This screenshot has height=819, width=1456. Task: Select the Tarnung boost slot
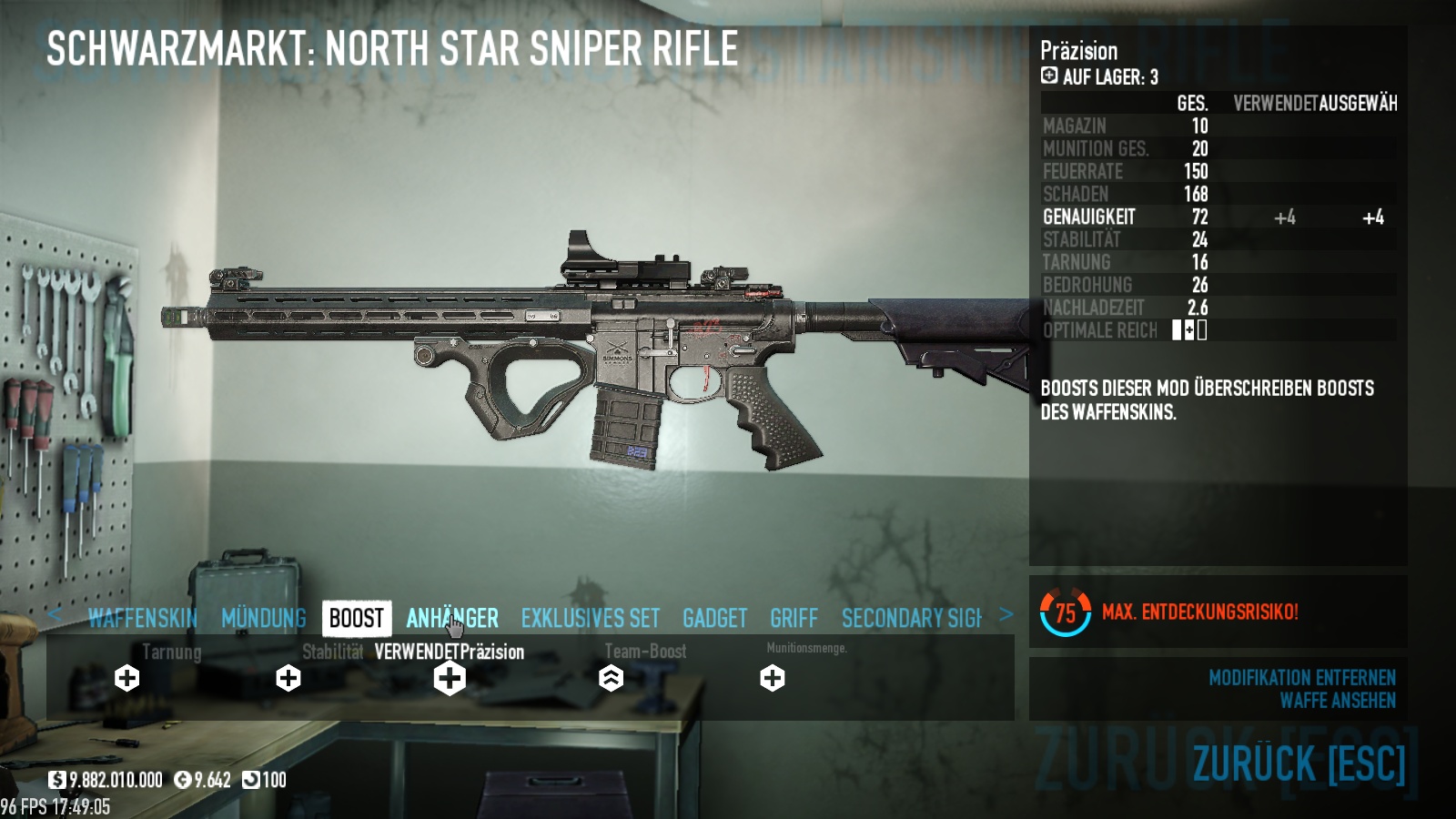[x=127, y=678]
